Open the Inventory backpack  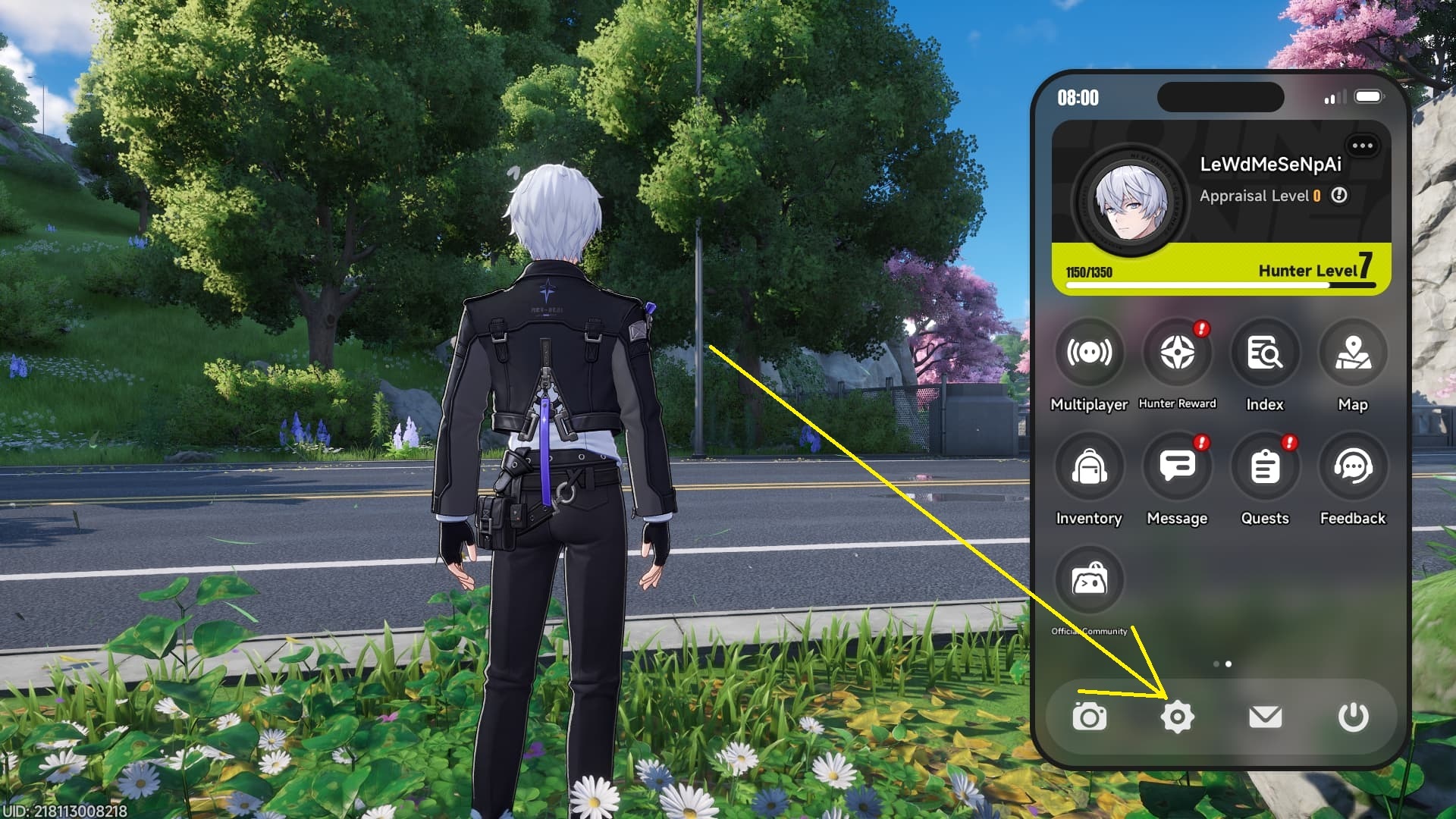click(1089, 467)
